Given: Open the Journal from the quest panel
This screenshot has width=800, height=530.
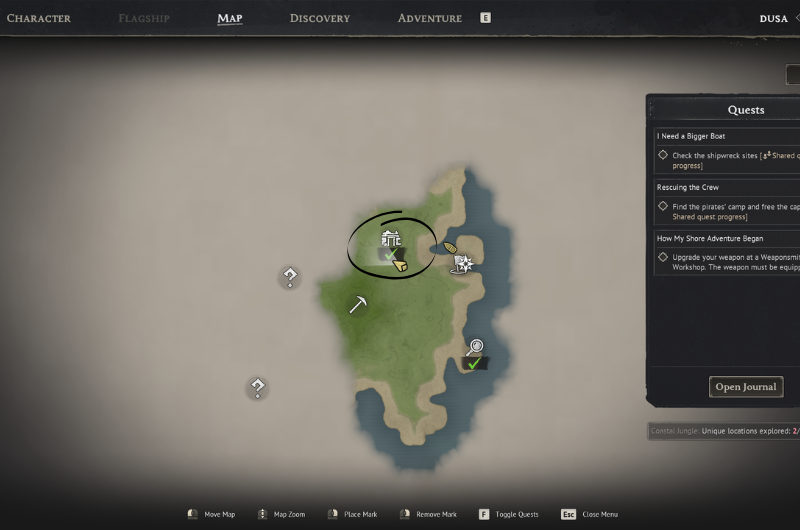Looking at the screenshot, I should point(746,387).
